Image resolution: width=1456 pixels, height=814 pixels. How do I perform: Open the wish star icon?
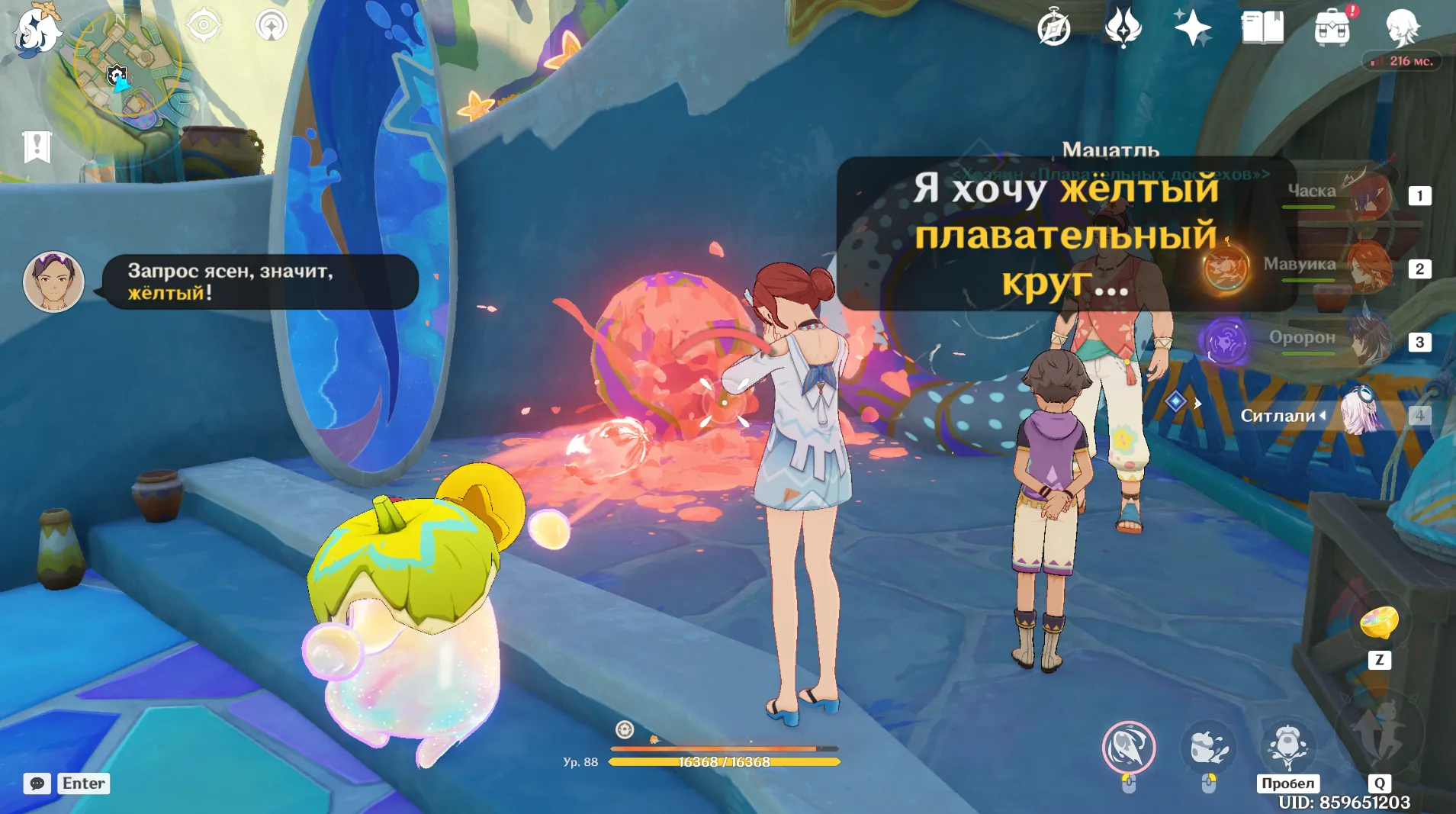1192,29
